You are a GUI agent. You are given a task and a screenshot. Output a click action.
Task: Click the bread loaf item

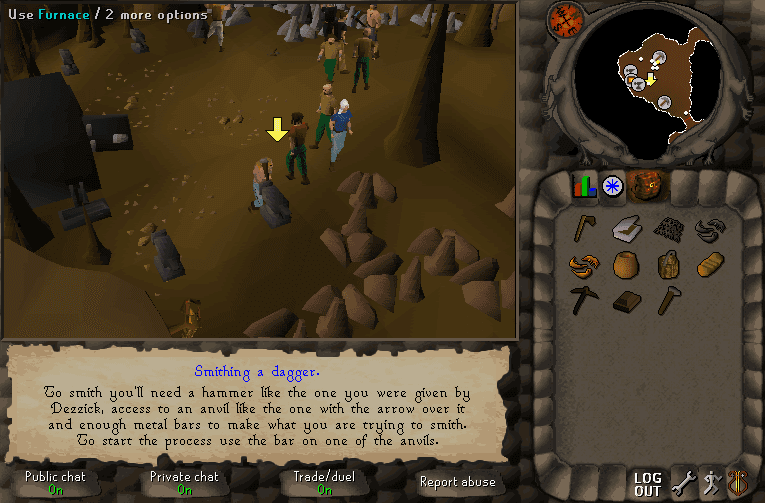(x=709, y=265)
